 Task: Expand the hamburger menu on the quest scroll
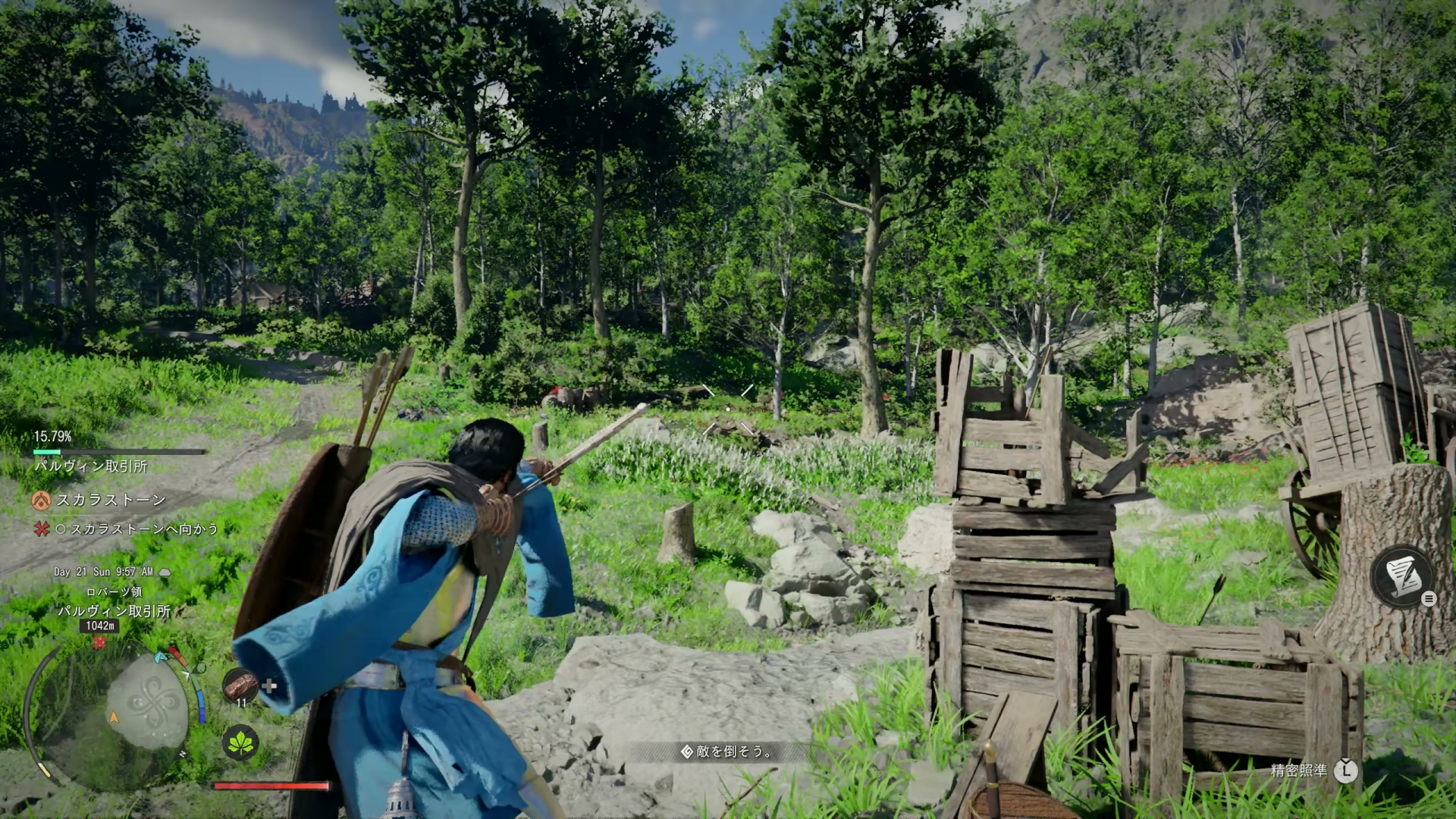click(x=1429, y=598)
